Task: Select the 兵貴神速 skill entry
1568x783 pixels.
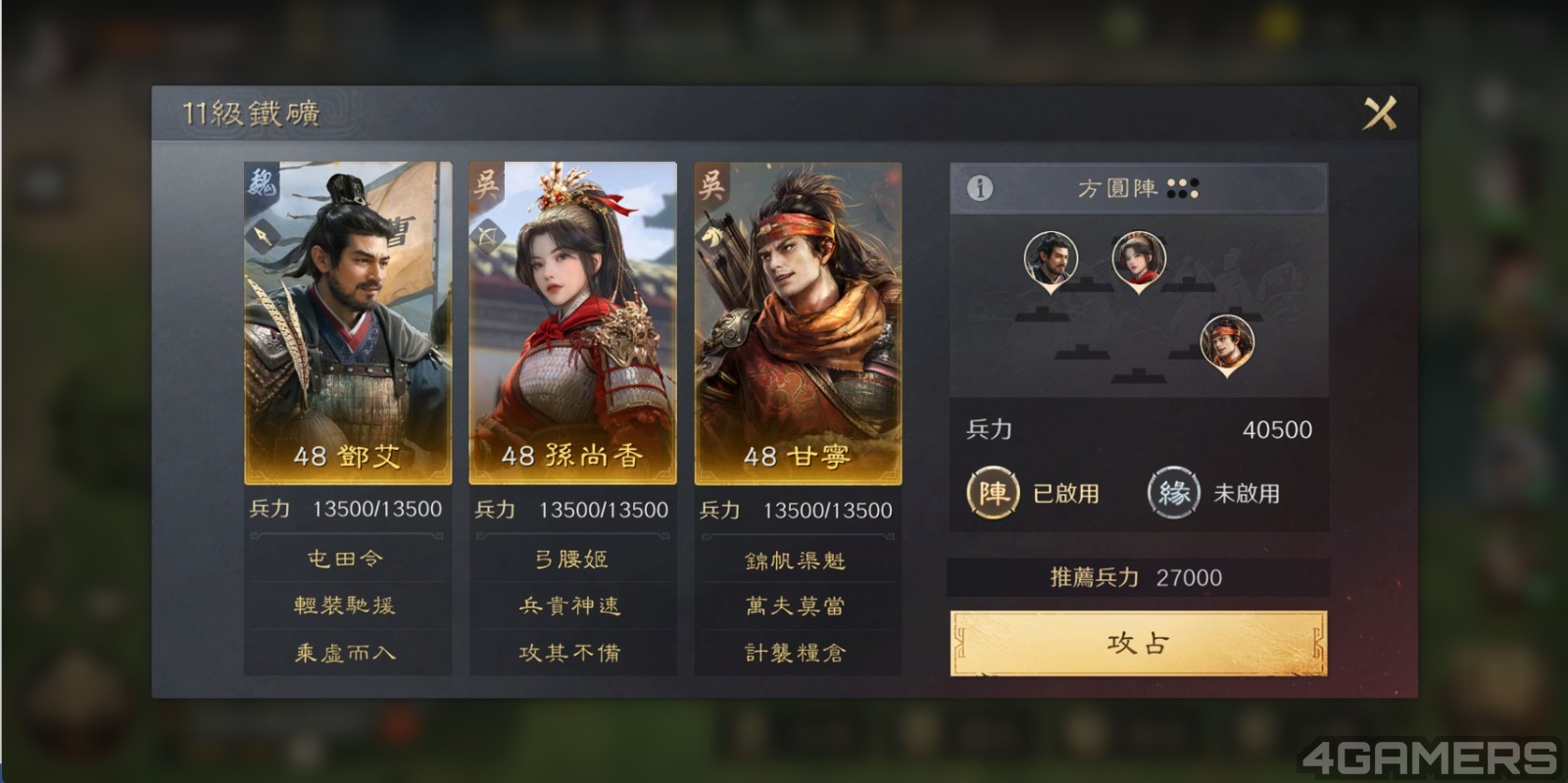Action: point(572,607)
